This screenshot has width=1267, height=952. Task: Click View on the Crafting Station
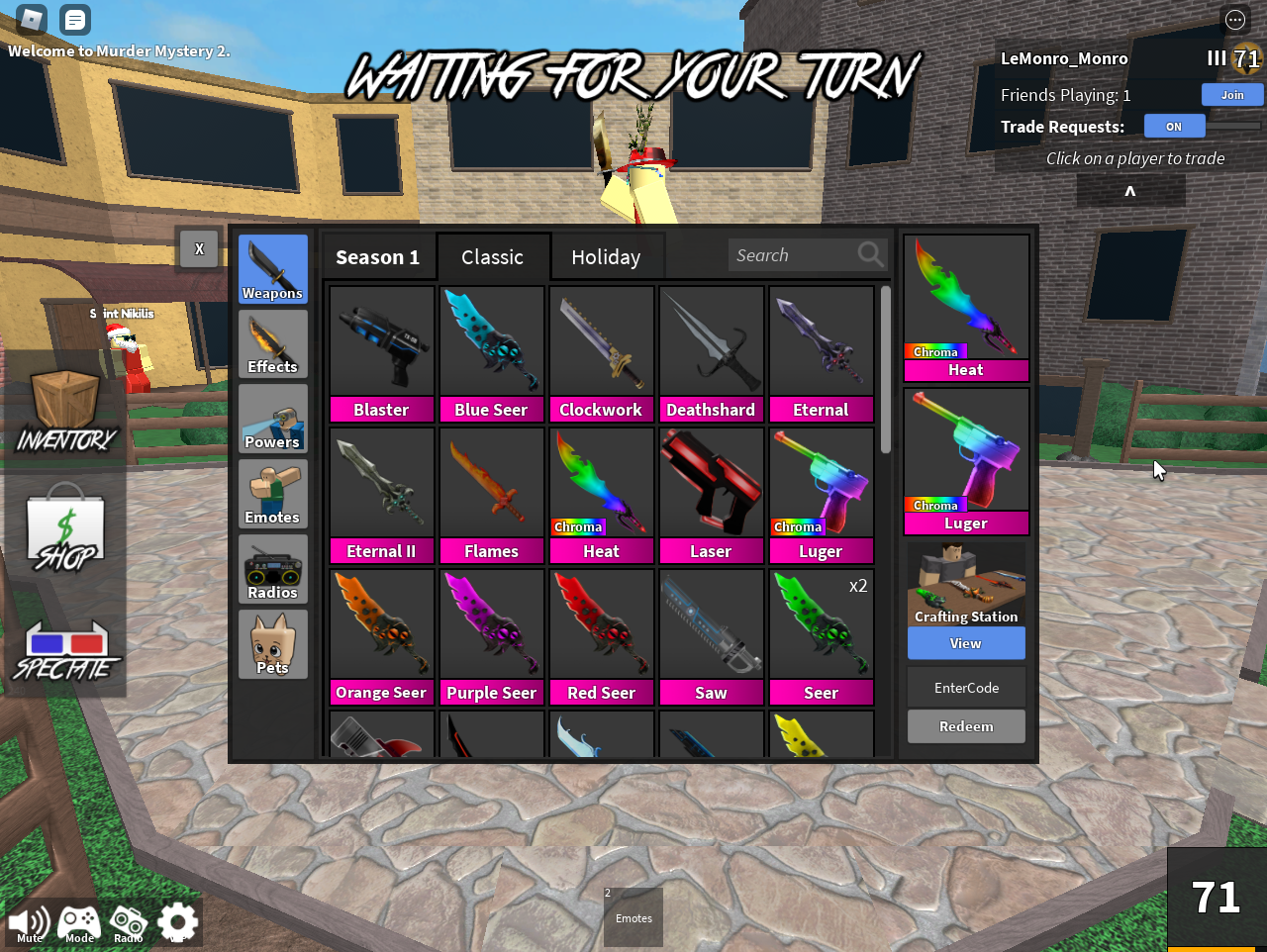[x=965, y=643]
